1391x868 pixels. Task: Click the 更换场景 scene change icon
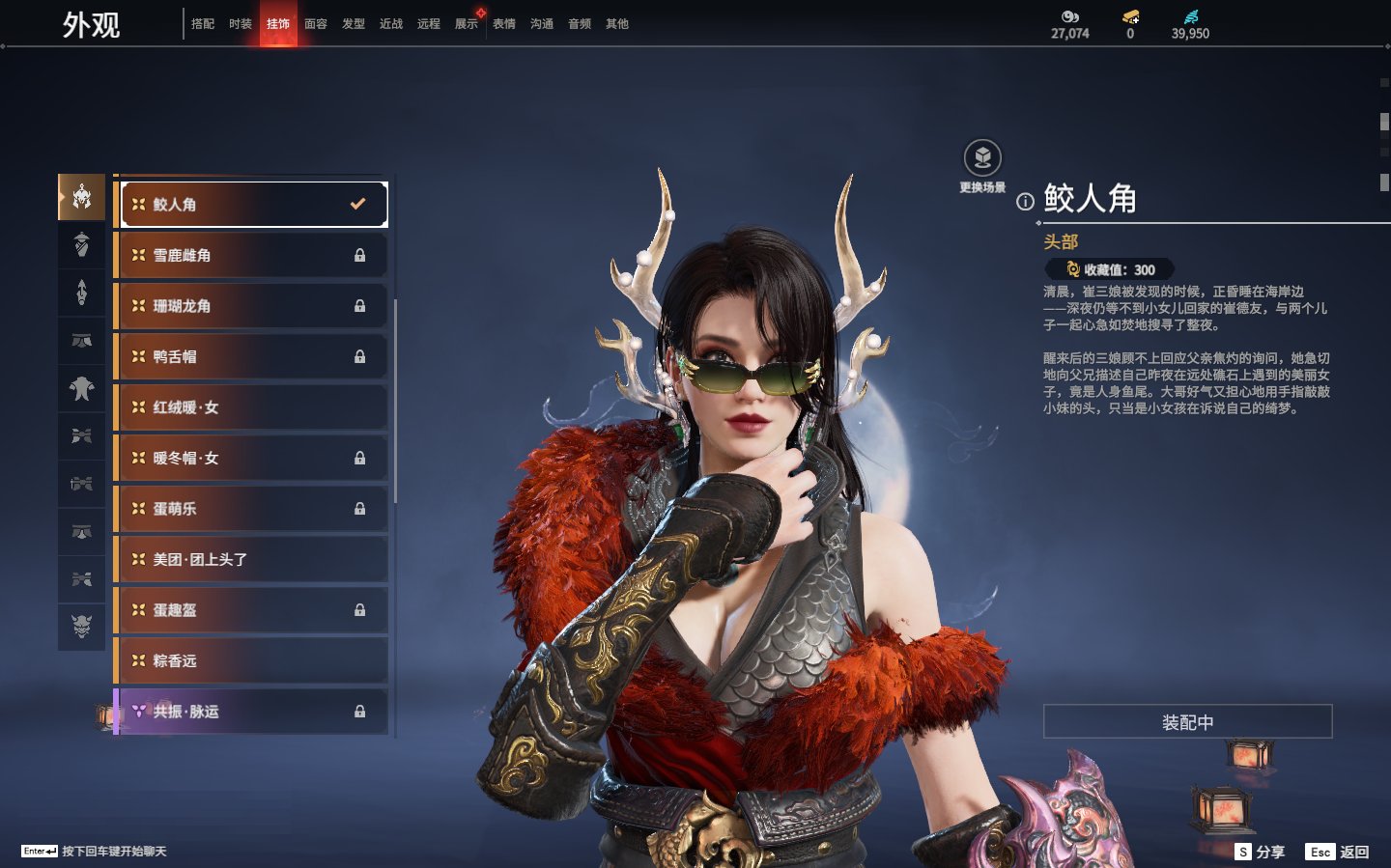(x=982, y=158)
